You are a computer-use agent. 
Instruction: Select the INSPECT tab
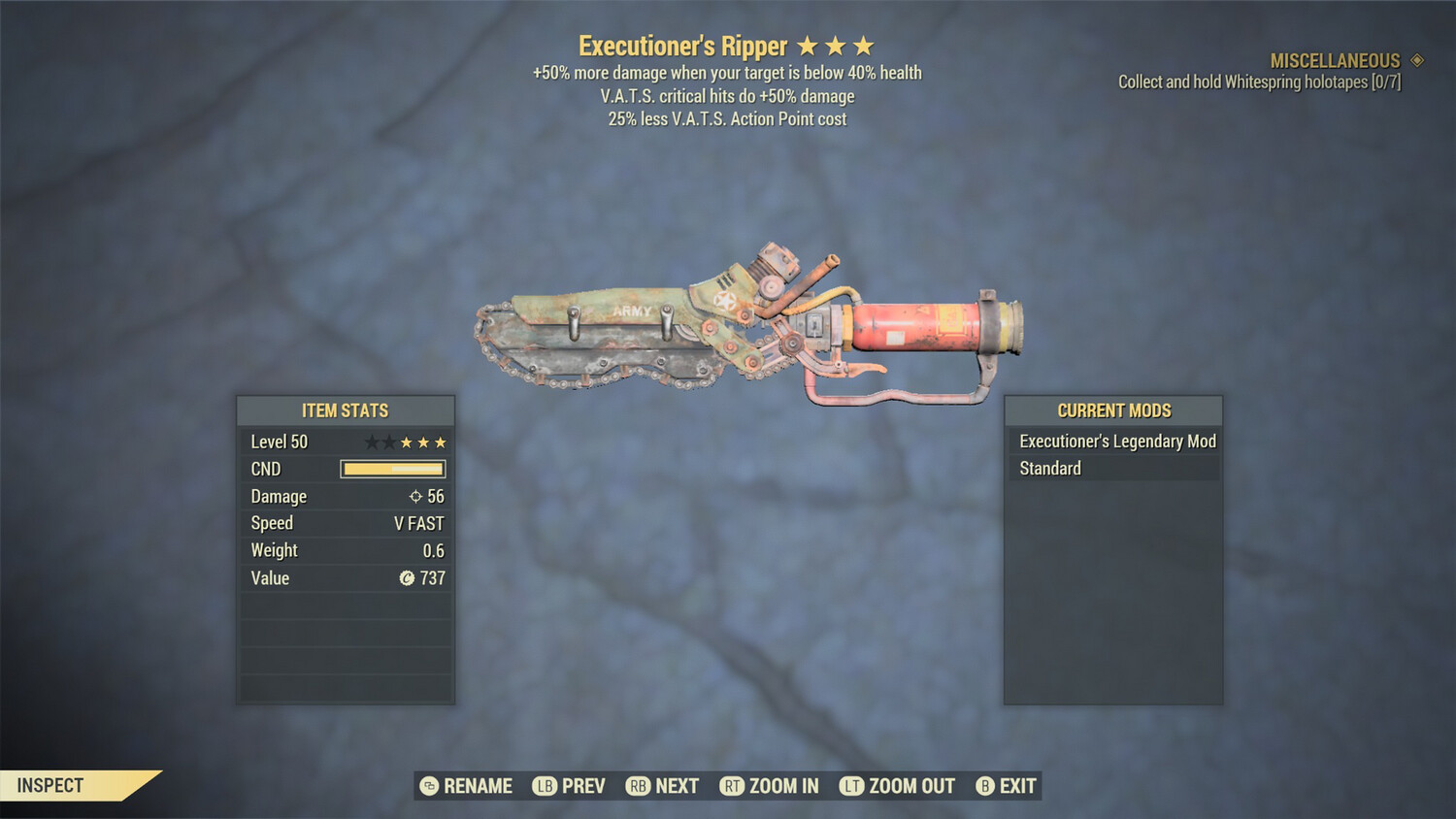[x=50, y=785]
